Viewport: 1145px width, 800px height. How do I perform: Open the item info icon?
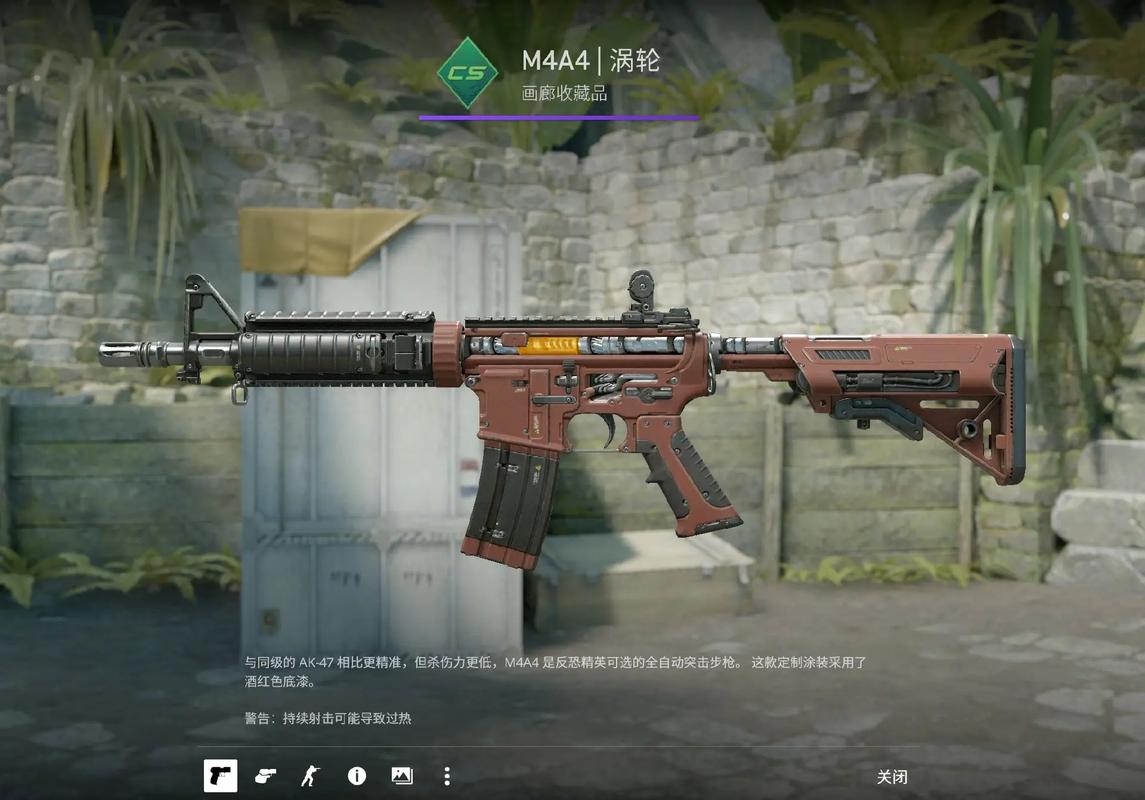pyautogui.click(x=356, y=776)
